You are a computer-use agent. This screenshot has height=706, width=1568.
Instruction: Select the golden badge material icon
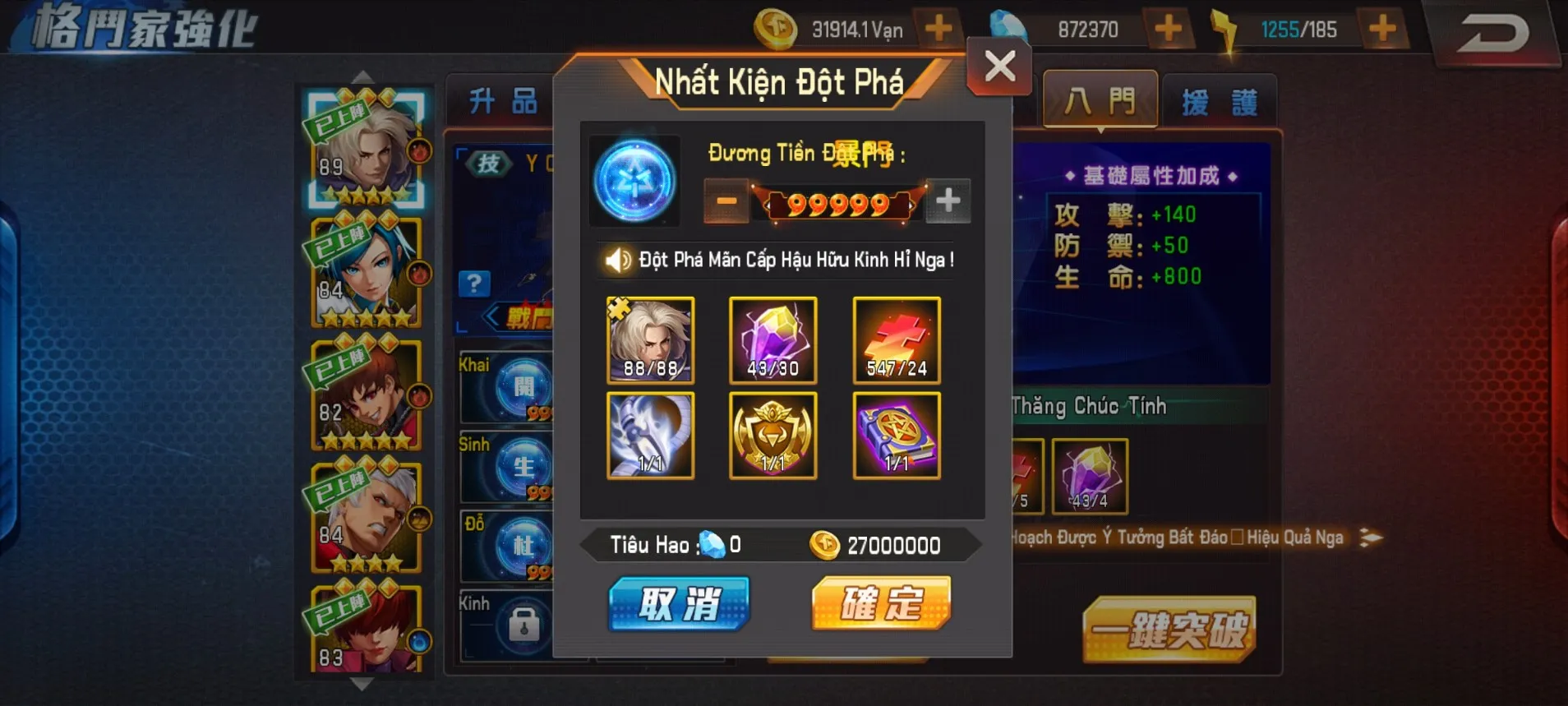click(x=773, y=436)
